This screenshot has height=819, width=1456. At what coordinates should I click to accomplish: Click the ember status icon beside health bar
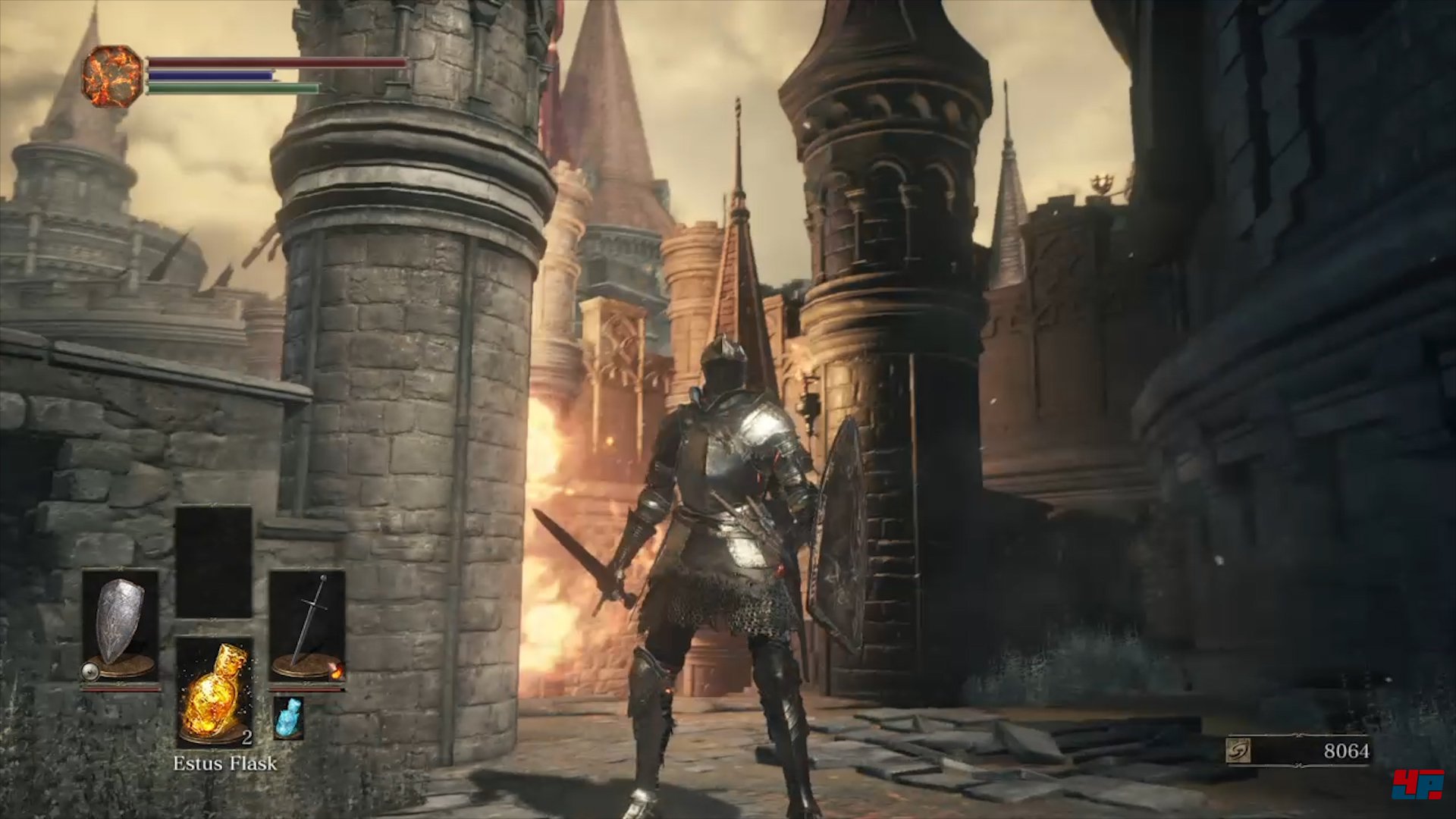pos(112,76)
